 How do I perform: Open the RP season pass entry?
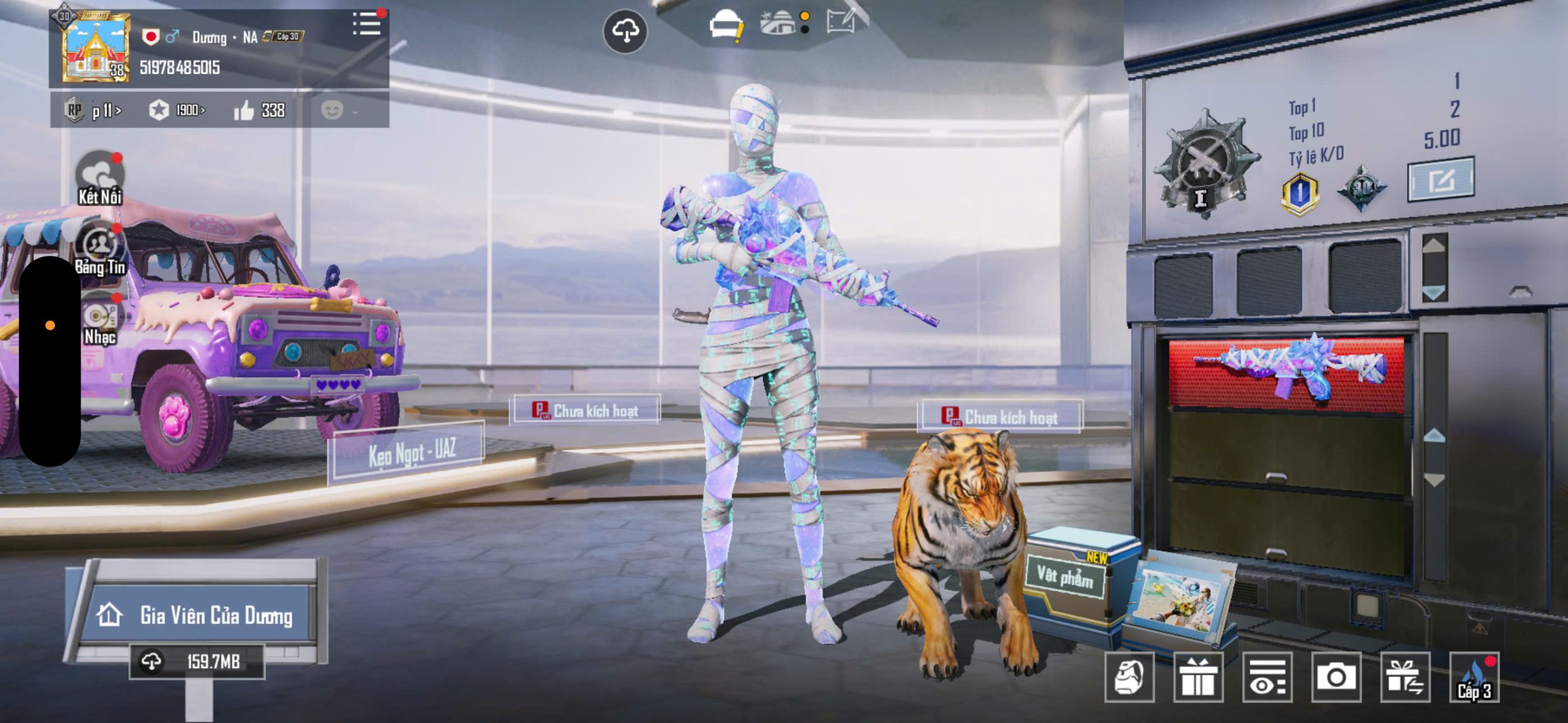coord(92,111)
